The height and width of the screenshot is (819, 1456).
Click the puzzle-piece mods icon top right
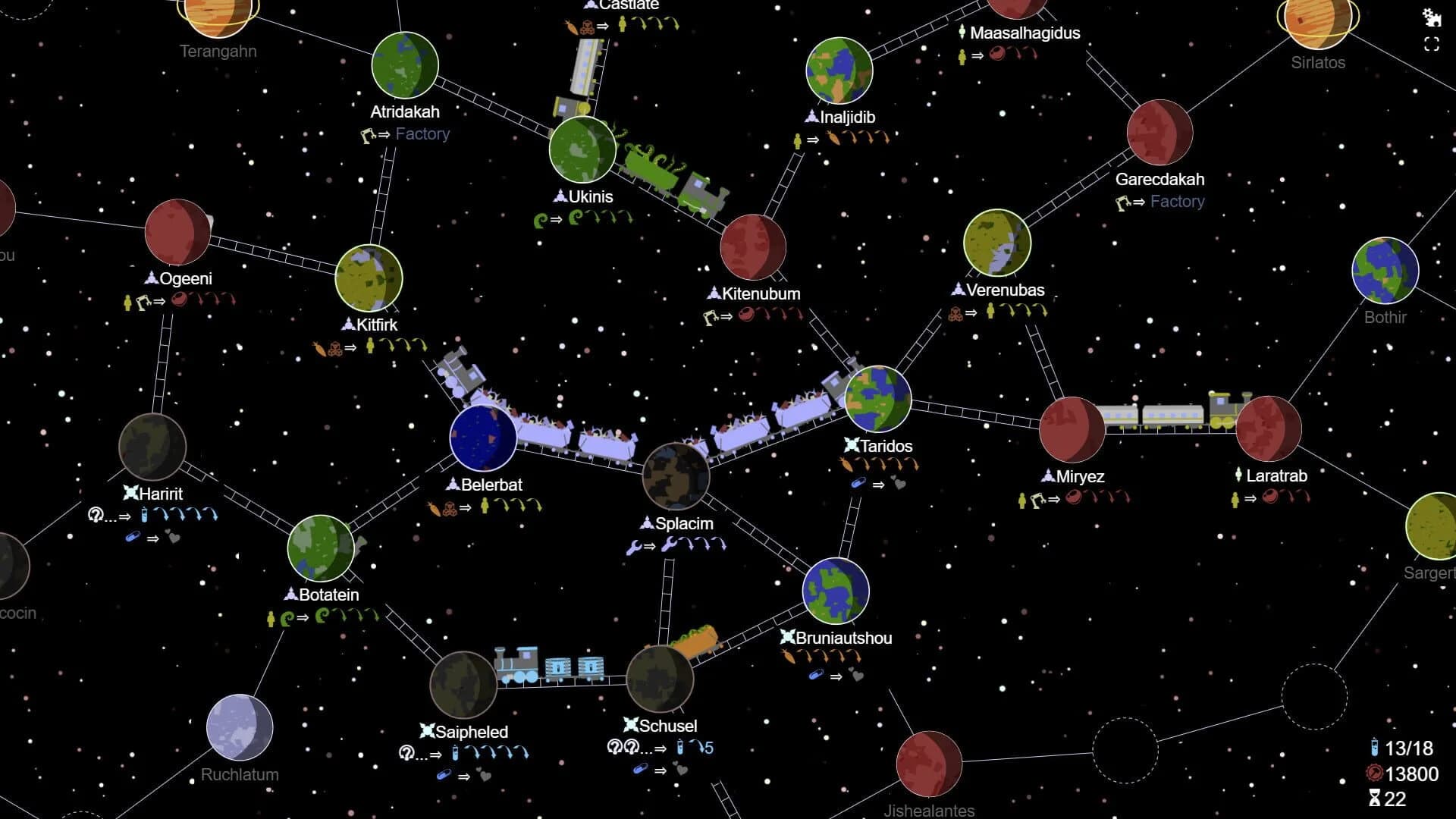pyautogui.click(x=1430, y=17)
